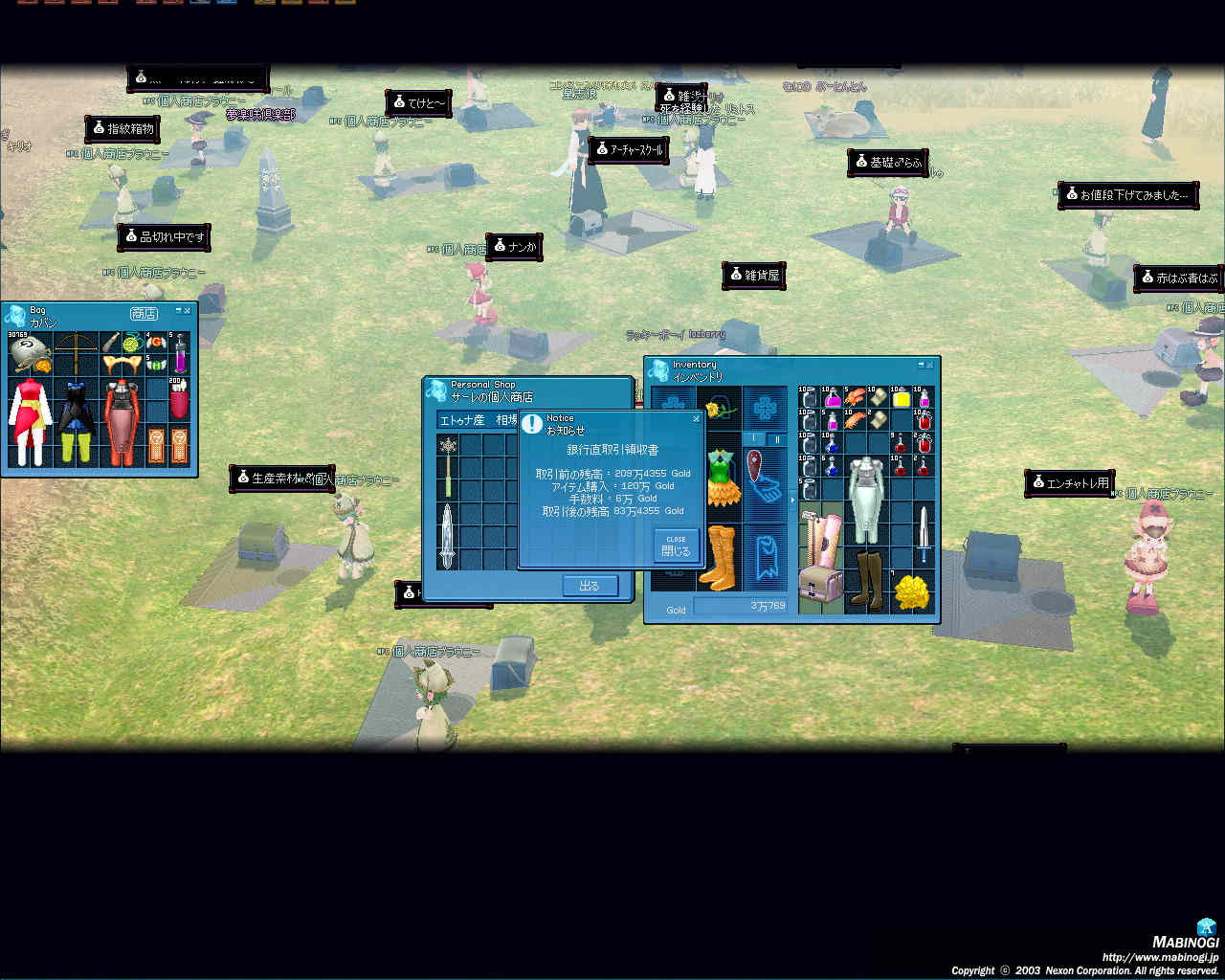1225x980 pixels.
Task: Close the Bag window
Action: 188,310
